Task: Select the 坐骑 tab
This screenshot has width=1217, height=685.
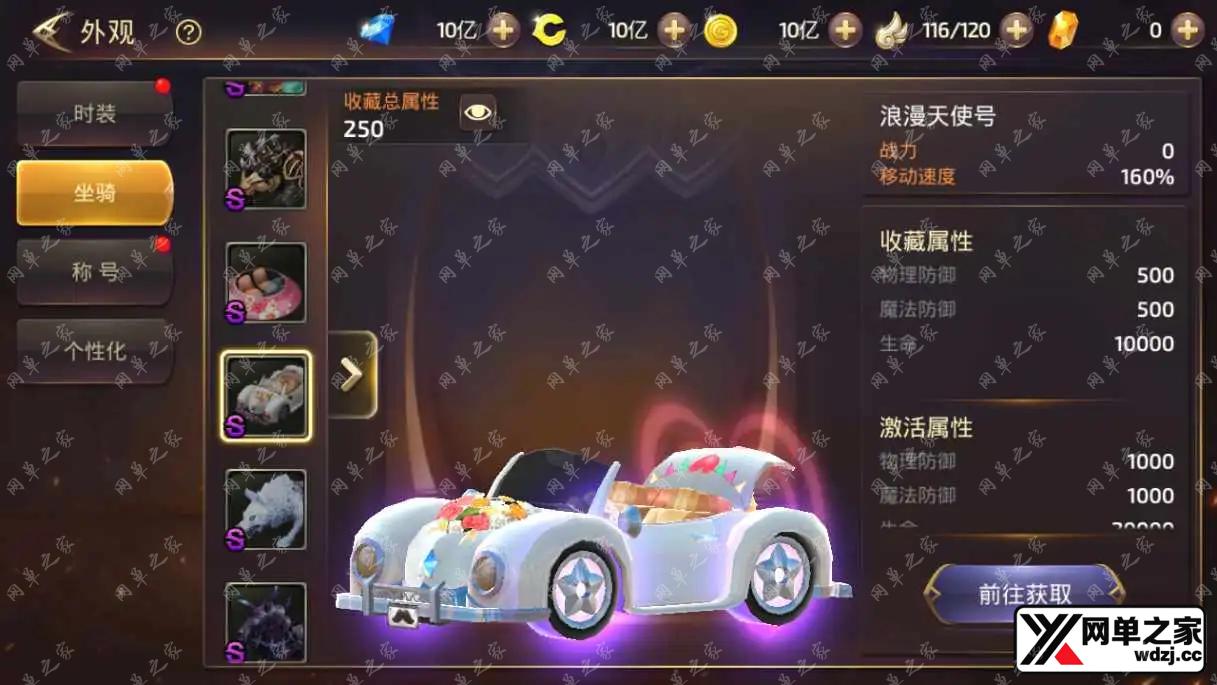Action: click(95, 192)
